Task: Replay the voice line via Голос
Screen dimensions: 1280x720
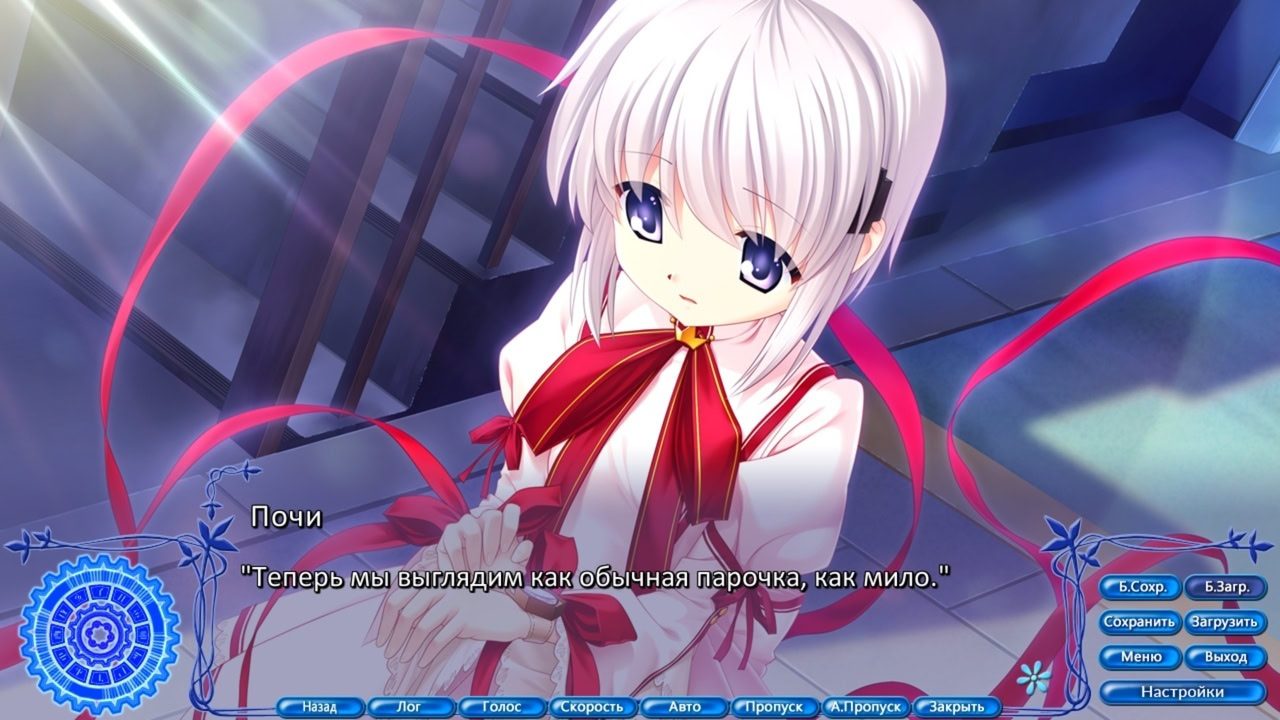Action: click(x=503, y=706)
